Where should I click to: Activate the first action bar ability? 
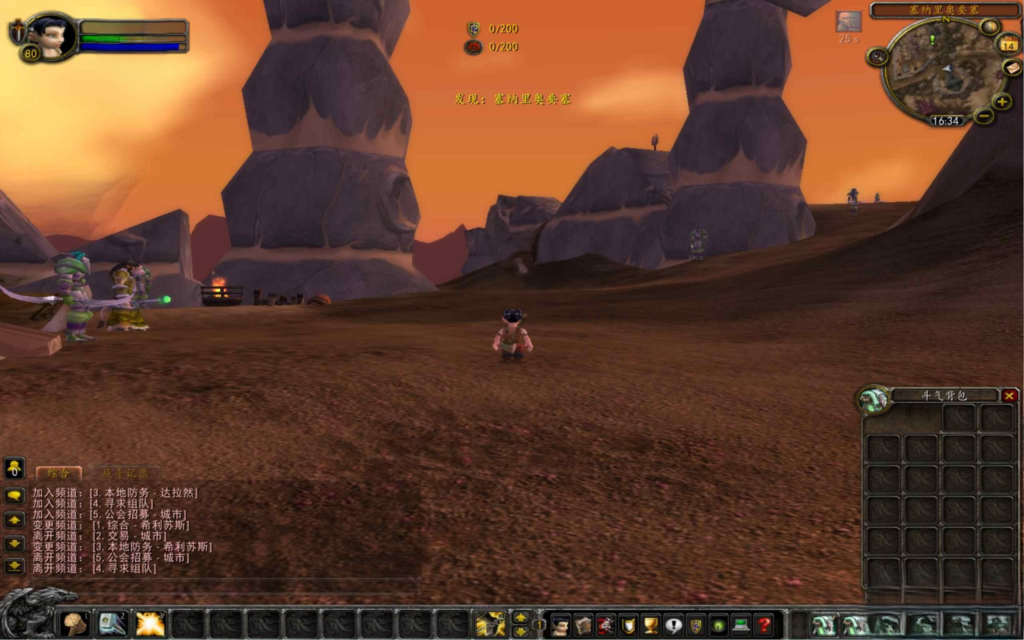click(75, 624)
